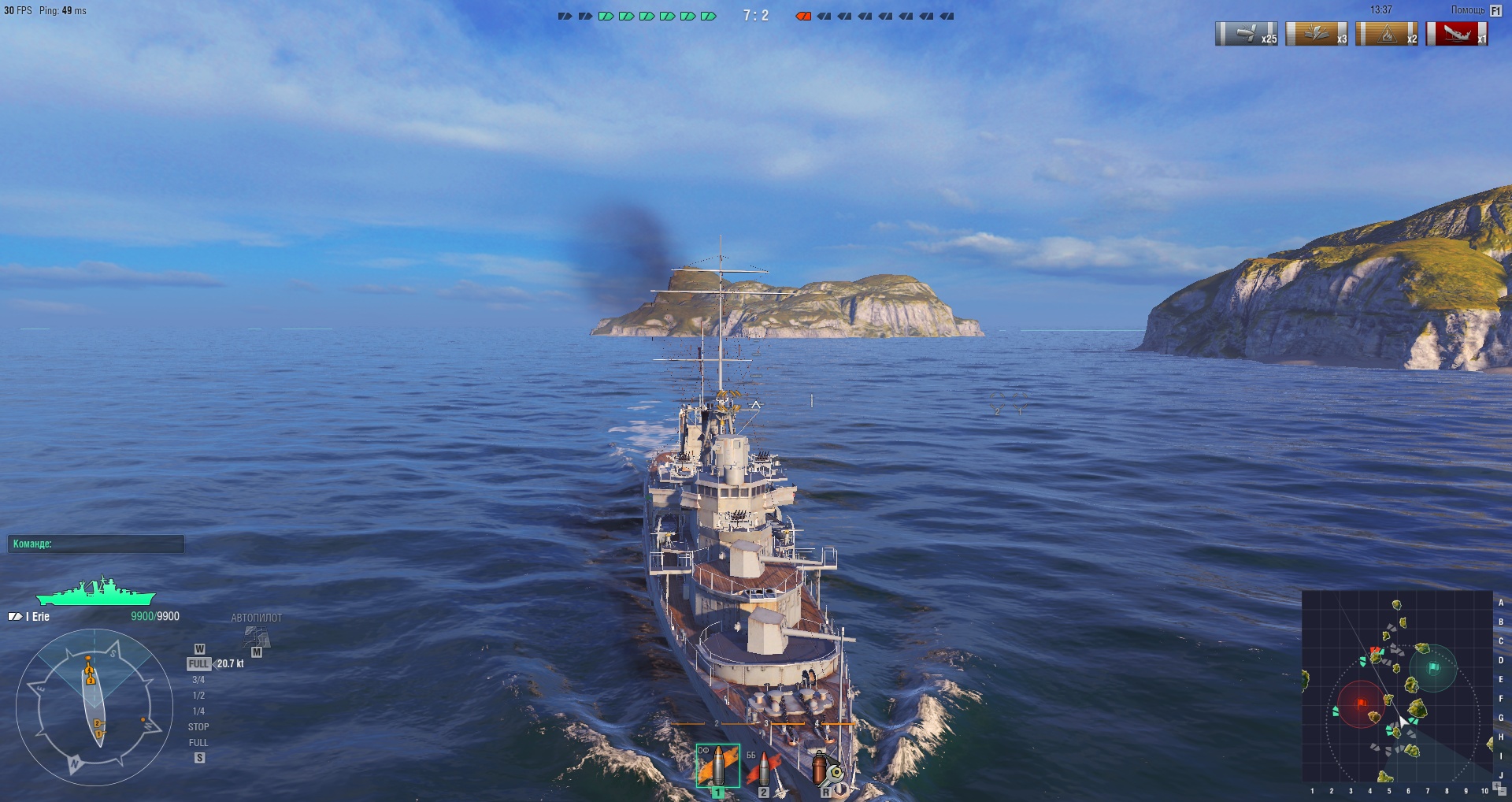Shrink the minimap with the minus button

1503,793
